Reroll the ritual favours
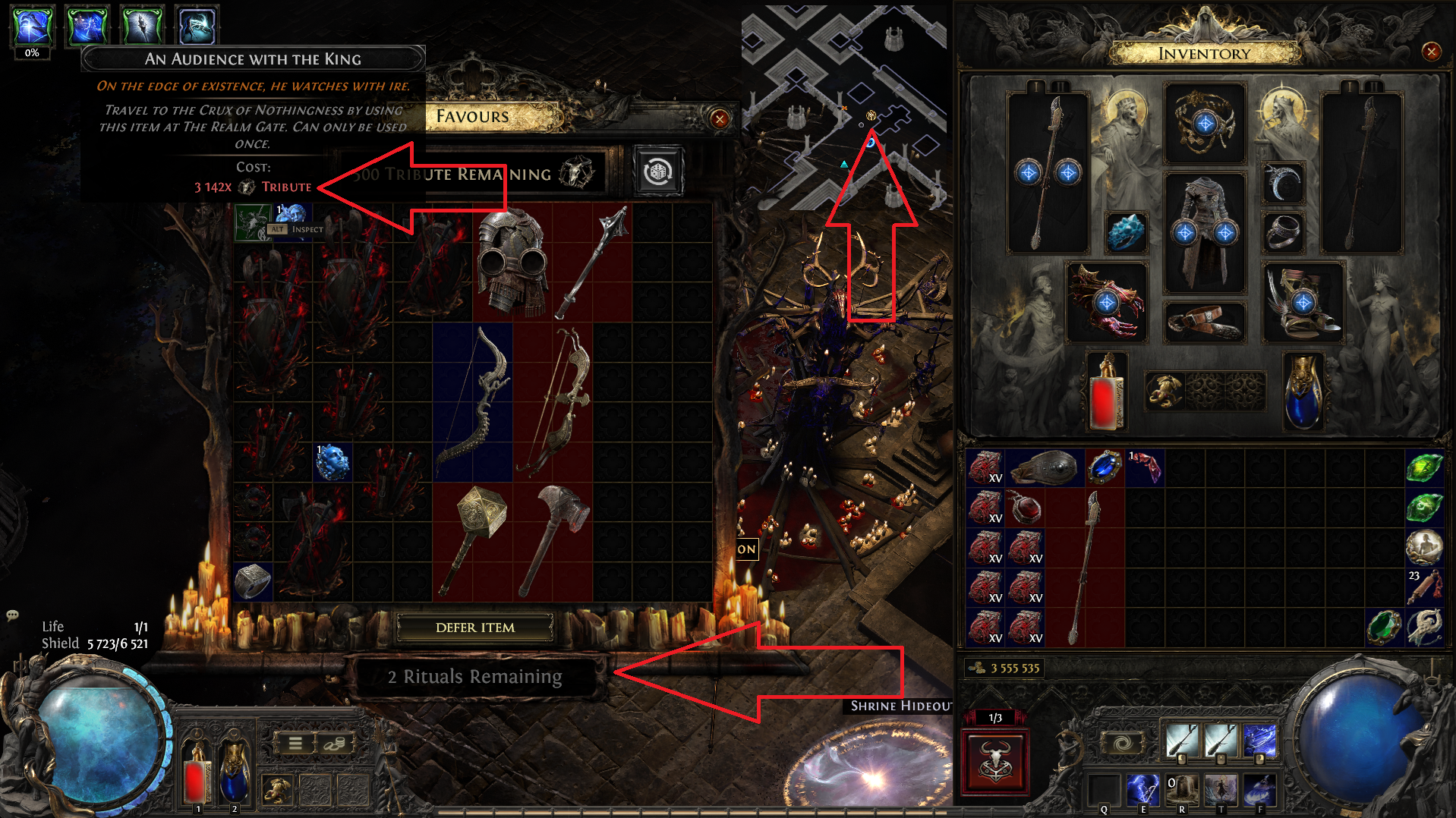Viewport: 1456px width, 818px height. click(657, 172)
